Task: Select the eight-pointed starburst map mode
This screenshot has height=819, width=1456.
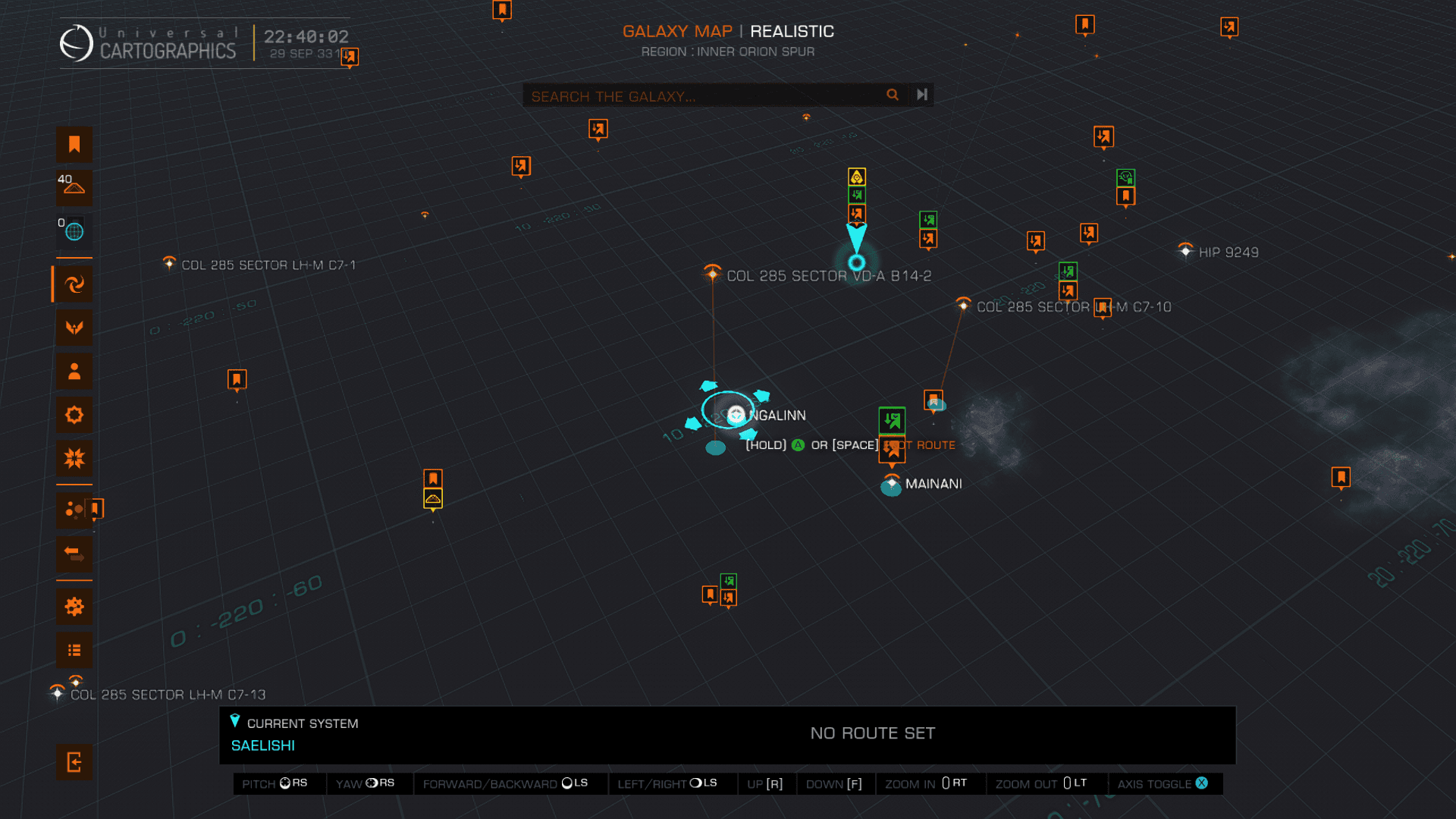Action: [74, 459]
